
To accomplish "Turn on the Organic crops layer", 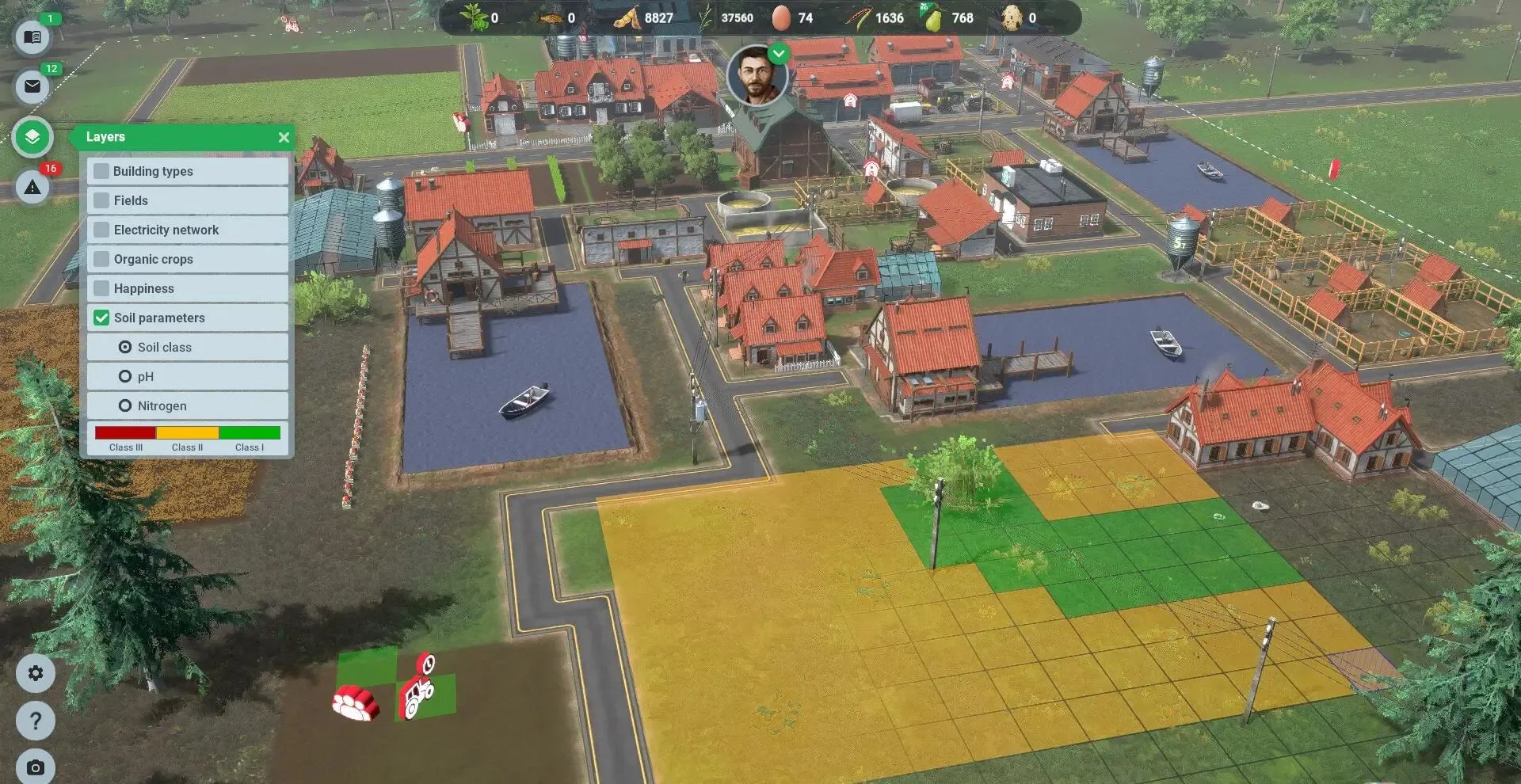I will (x=101, y=259).
